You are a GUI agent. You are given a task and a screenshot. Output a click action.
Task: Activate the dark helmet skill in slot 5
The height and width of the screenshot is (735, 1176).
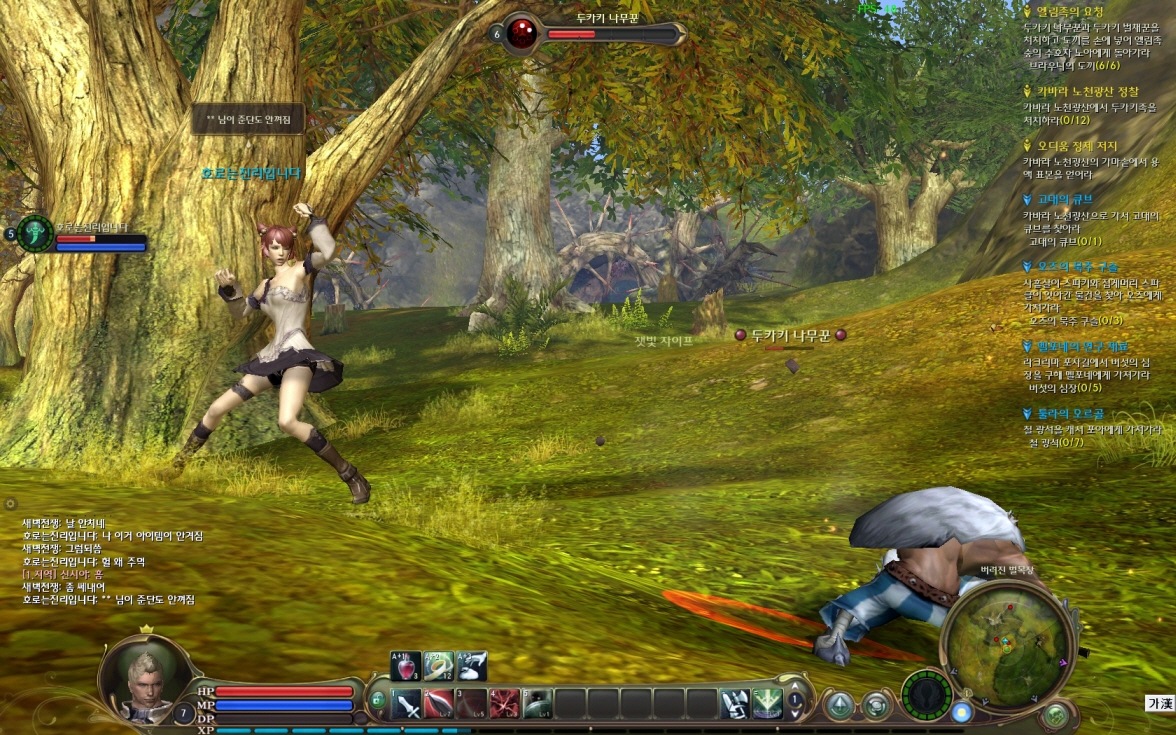(538, 704)
